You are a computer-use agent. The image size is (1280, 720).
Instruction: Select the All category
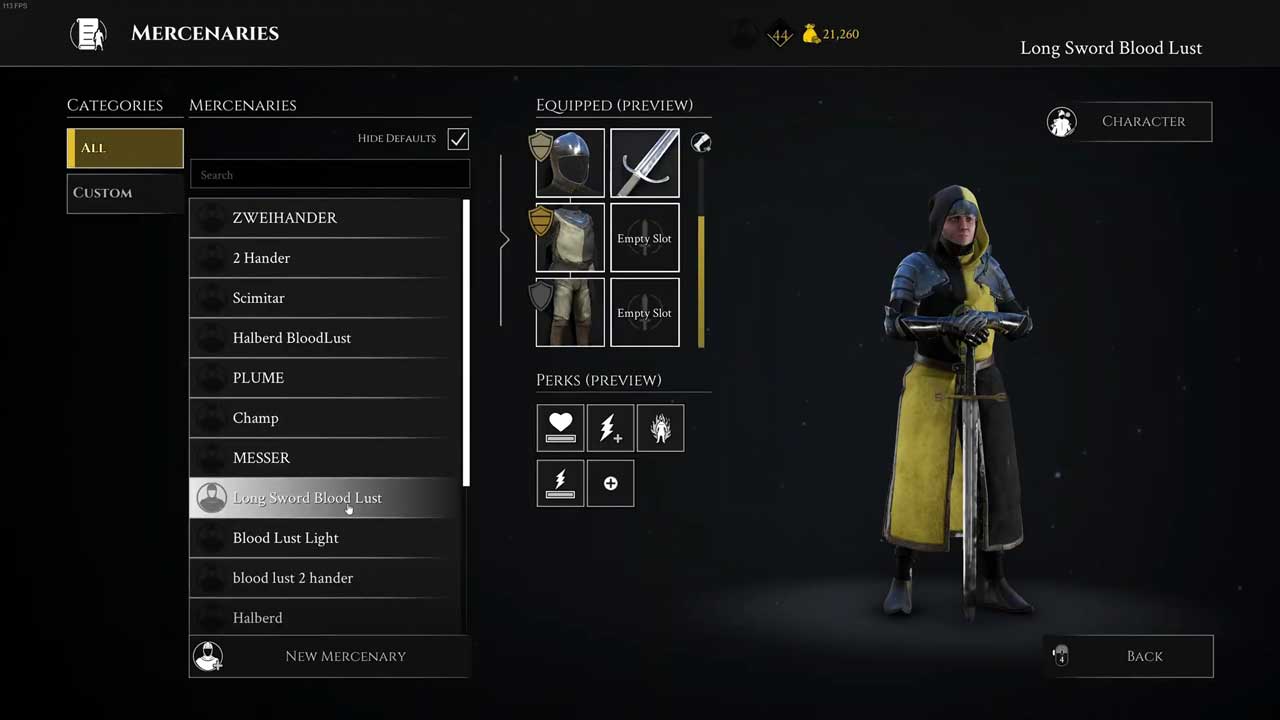tap(125, 148)
